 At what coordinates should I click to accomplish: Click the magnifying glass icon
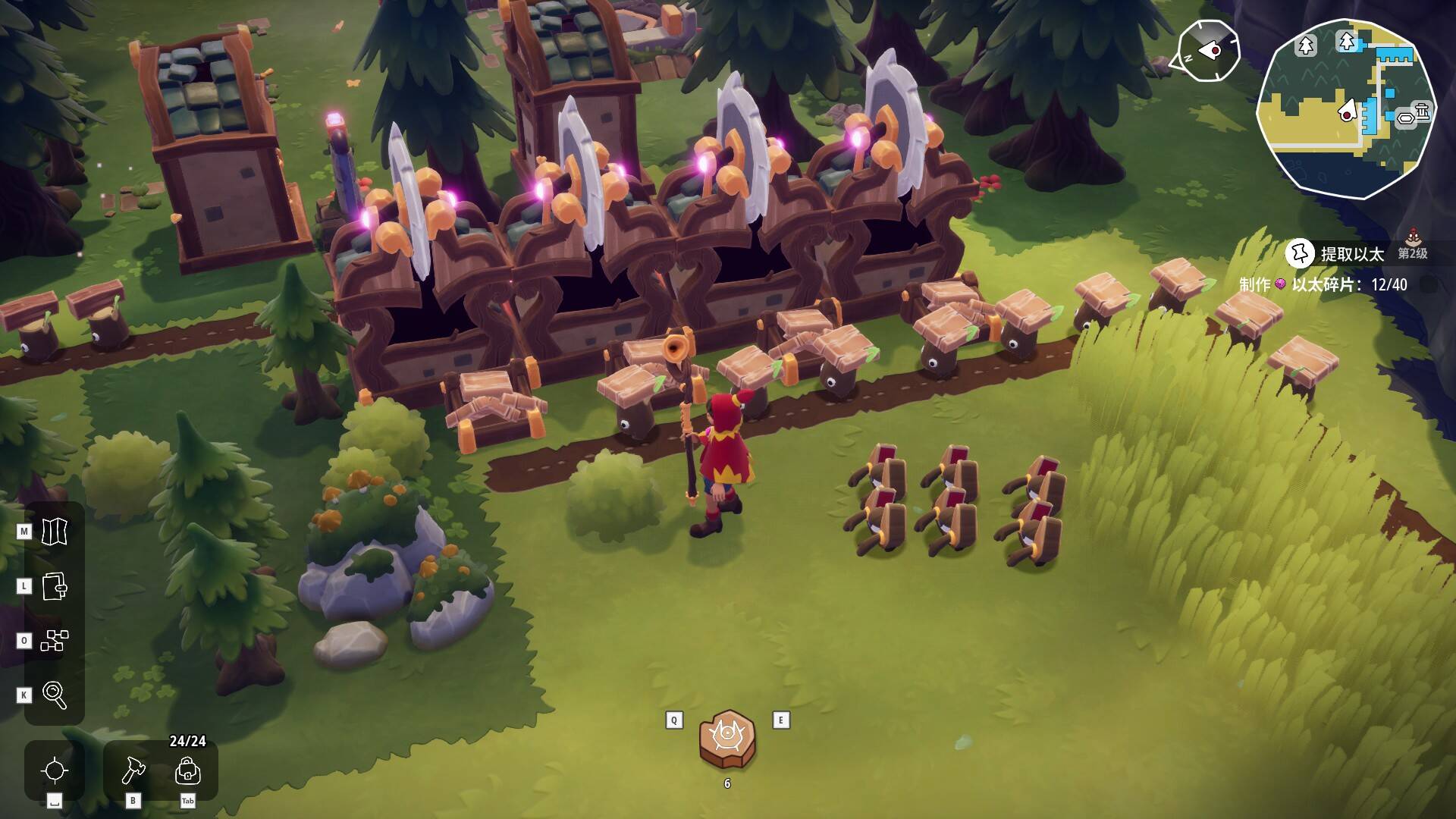(55, 695)
